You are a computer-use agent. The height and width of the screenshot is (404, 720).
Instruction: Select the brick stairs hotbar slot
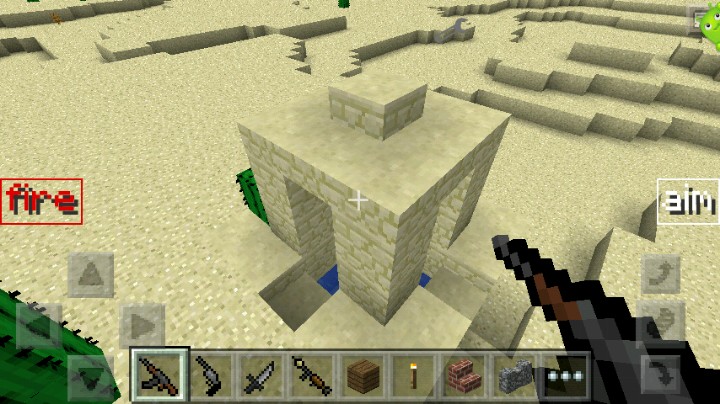464,375
